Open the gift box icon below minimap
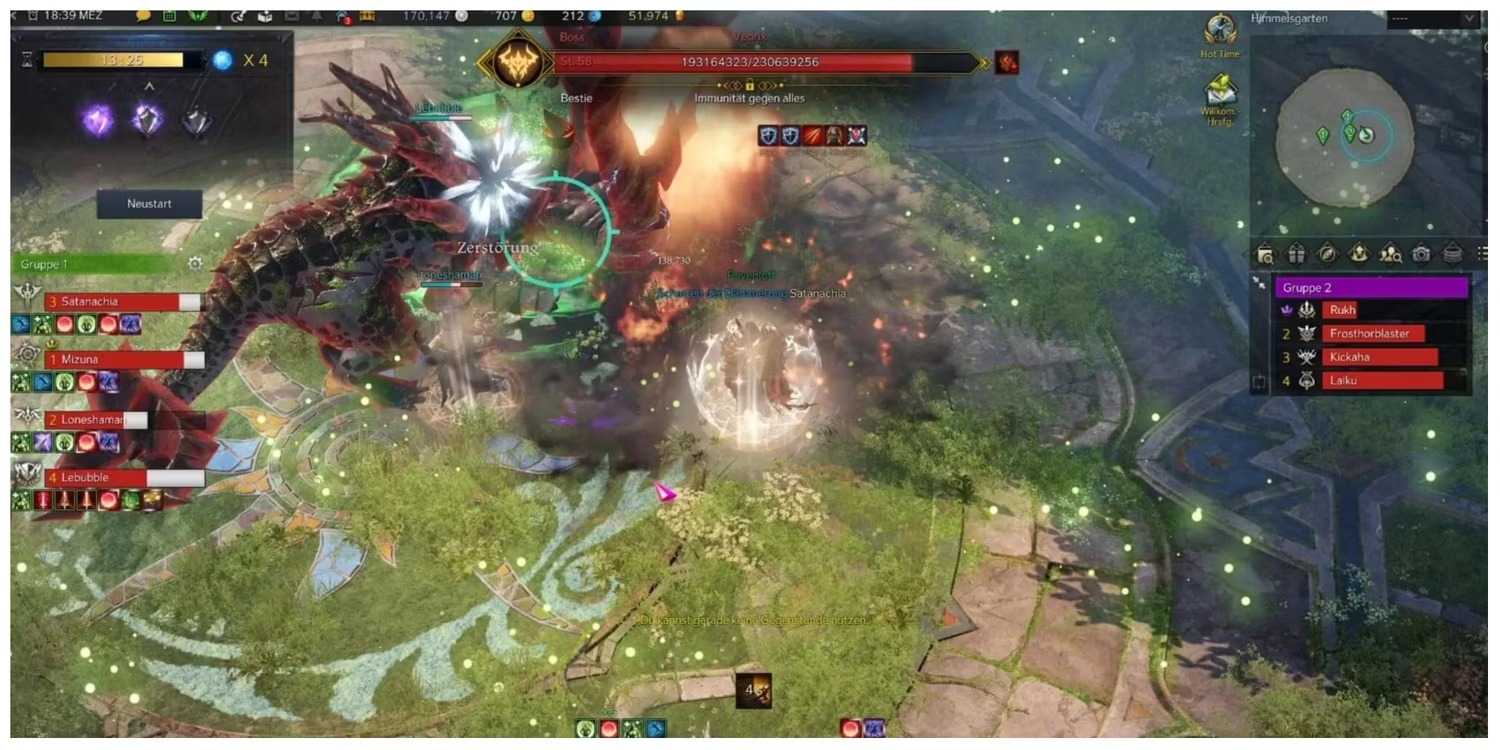Image resolution: width=1500 pixels, height=750 pixels. click(1296, 253)
